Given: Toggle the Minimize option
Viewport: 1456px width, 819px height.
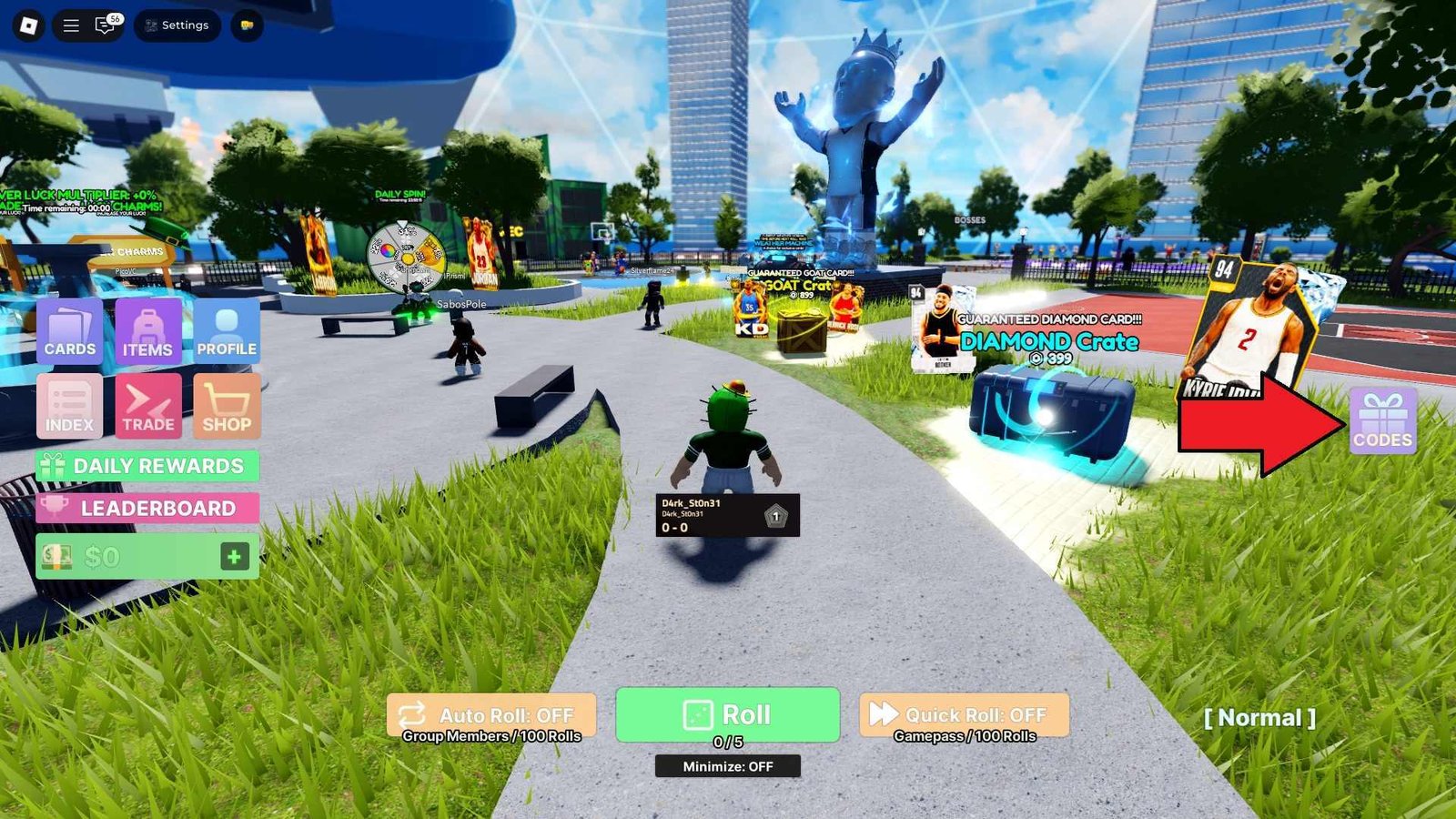Looking at the screenshot, I should coord(727,766).
